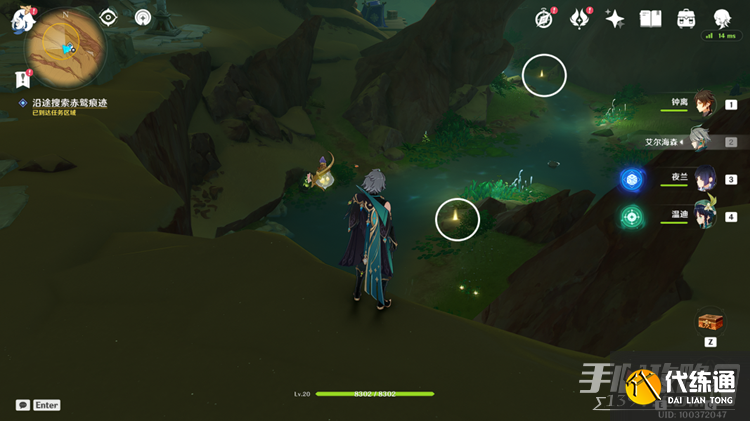750x421 pixels.
Task: Switch to party member 夜兰
Action: point(705,179)
